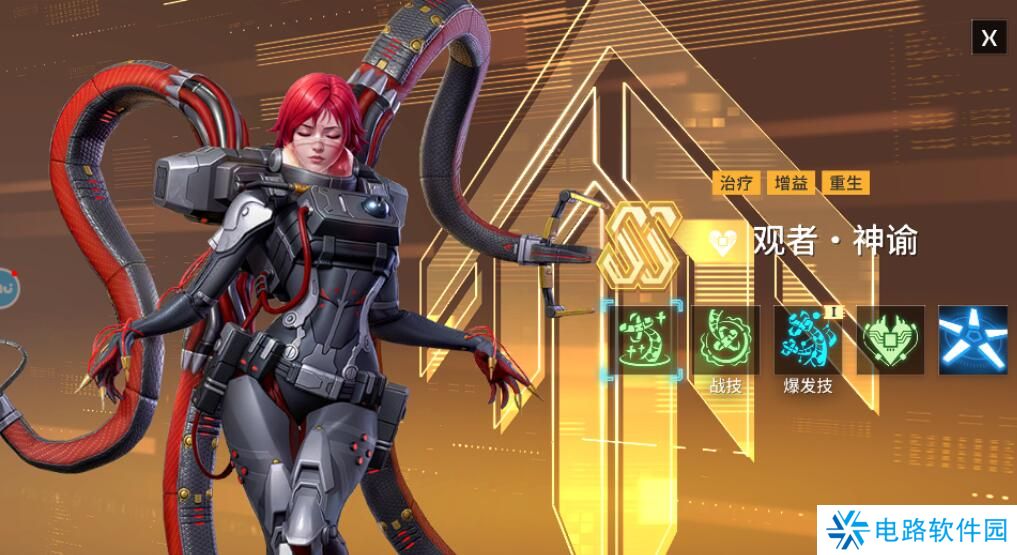Close the character preview with X
1017x555 pixels.
click(989, 38)
